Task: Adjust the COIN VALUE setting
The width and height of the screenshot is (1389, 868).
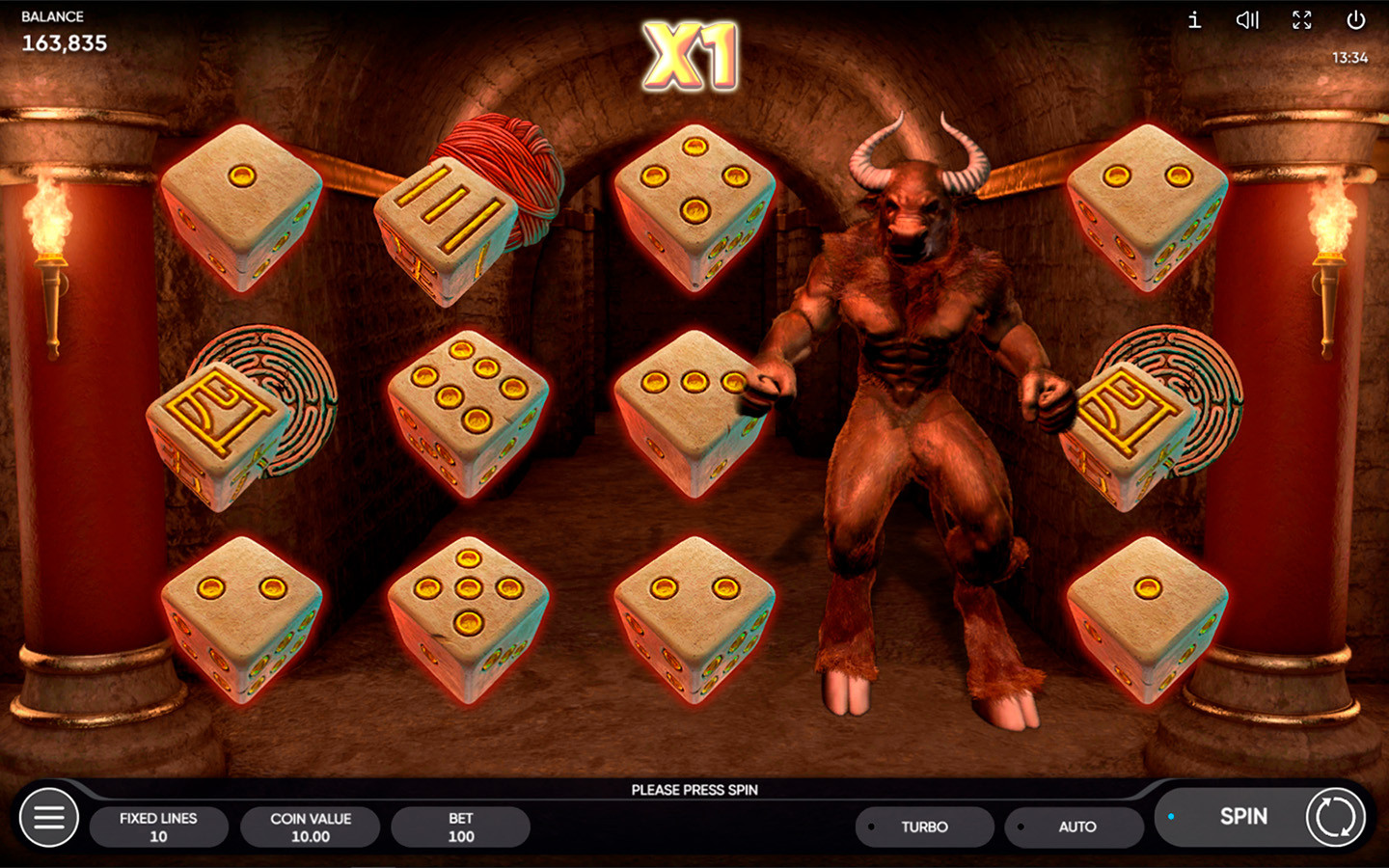Action: [x=311, y=827]
